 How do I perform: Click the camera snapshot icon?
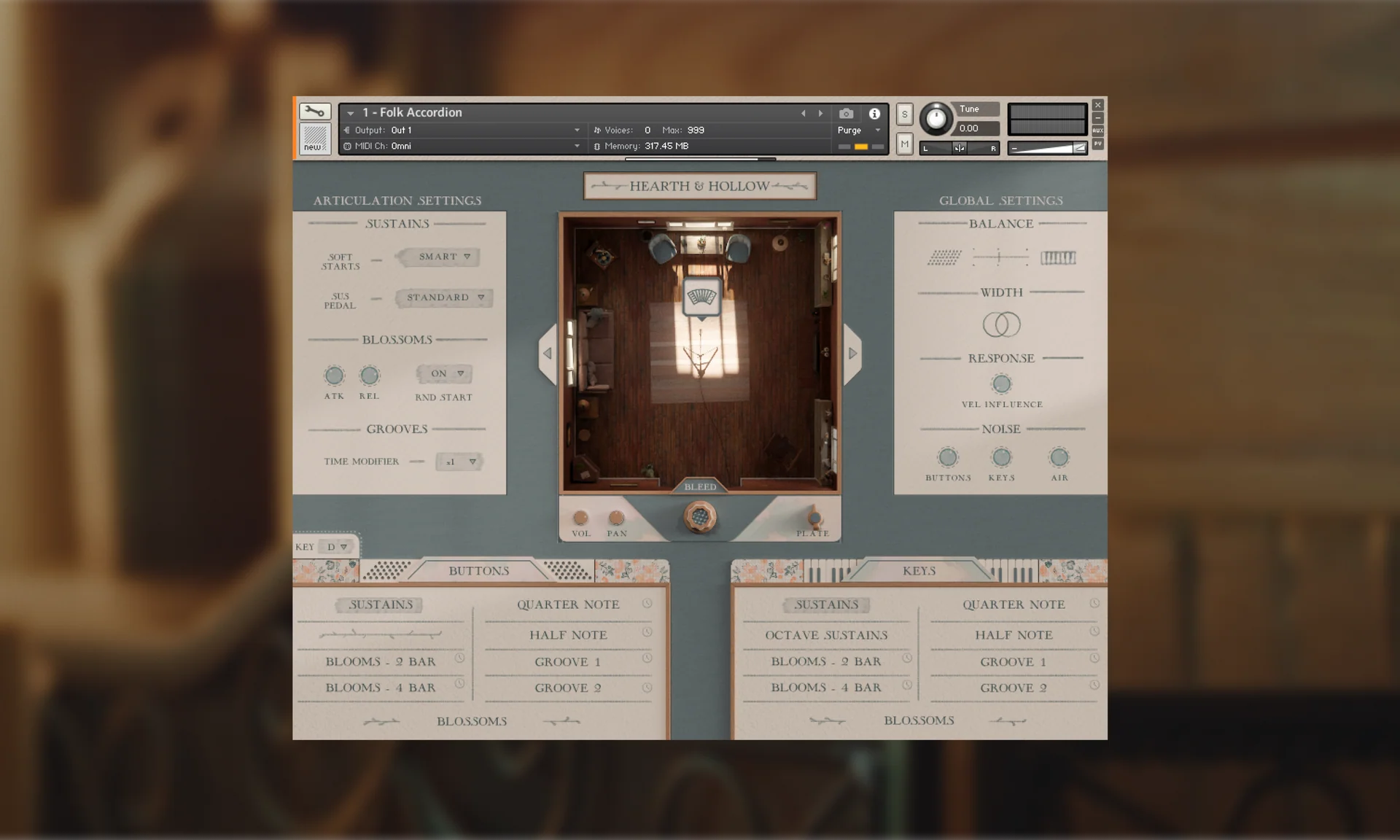click(846, 113)
